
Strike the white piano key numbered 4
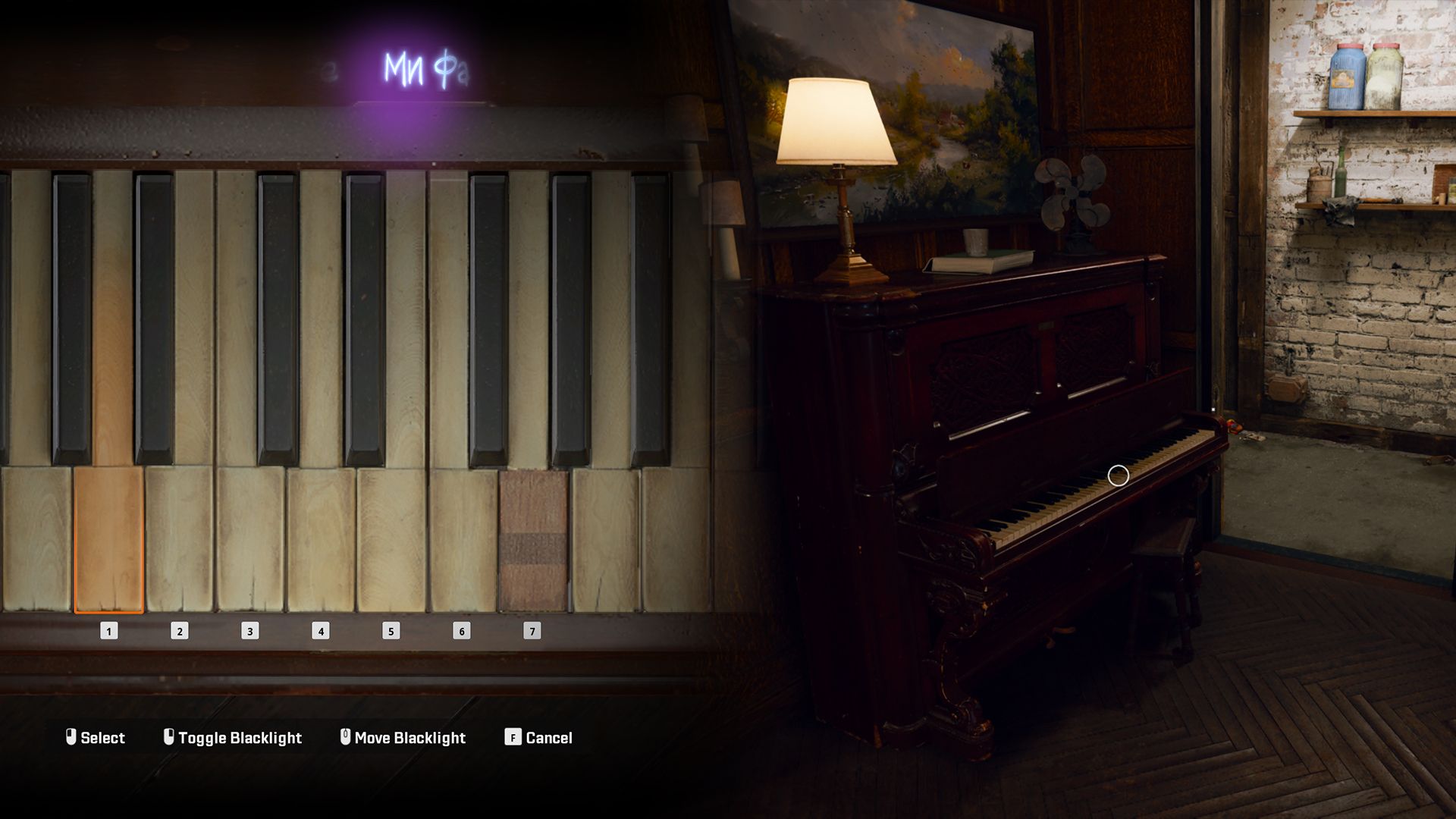321,538
